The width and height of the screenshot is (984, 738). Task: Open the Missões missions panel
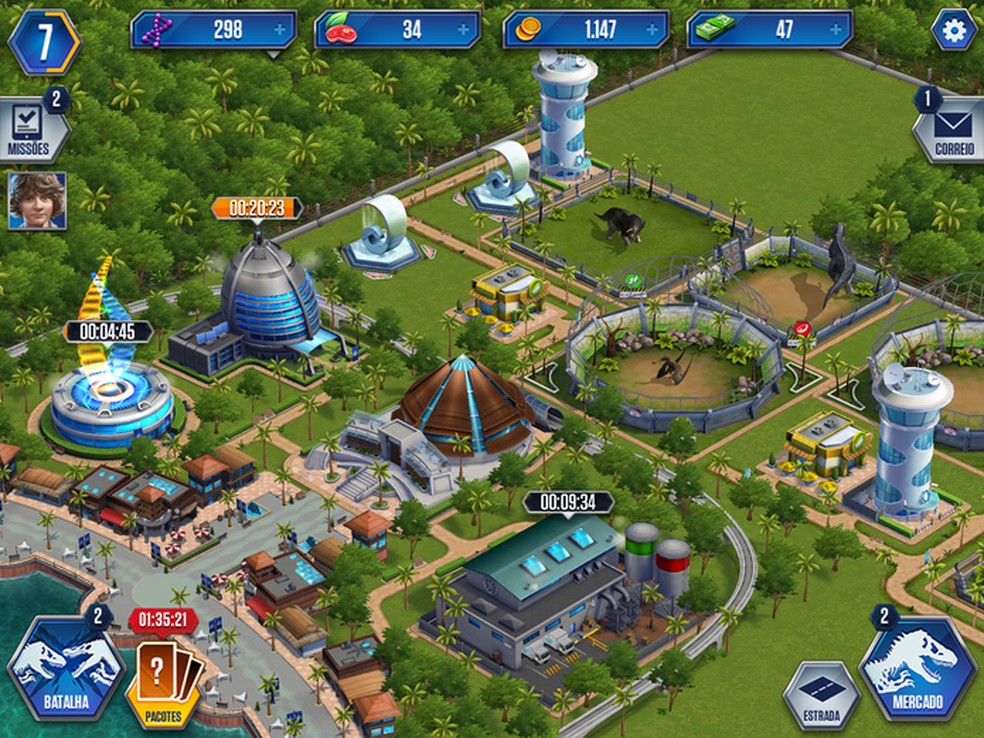coord(29,130)
